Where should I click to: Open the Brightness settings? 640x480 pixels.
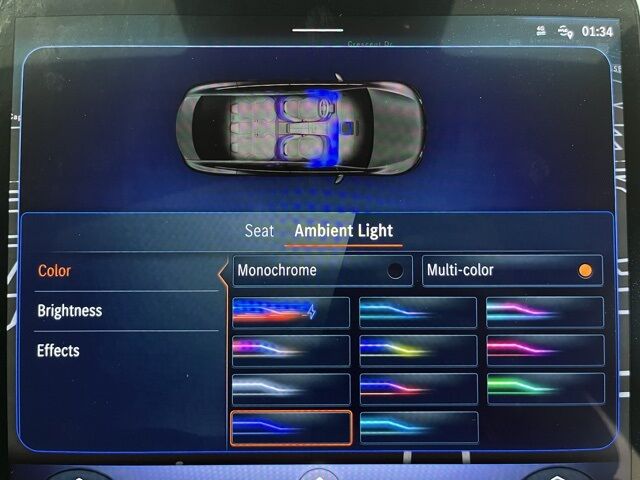click(x=70, y=311)
